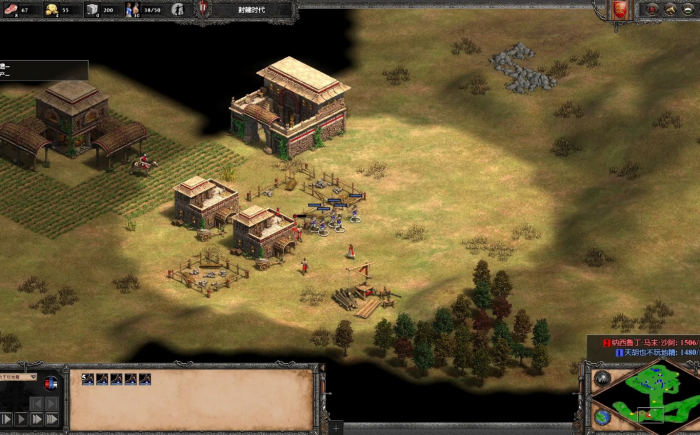Select the red player in the score list
The width and height of the screenshot is (700, 435).
(x=645, y=340)
